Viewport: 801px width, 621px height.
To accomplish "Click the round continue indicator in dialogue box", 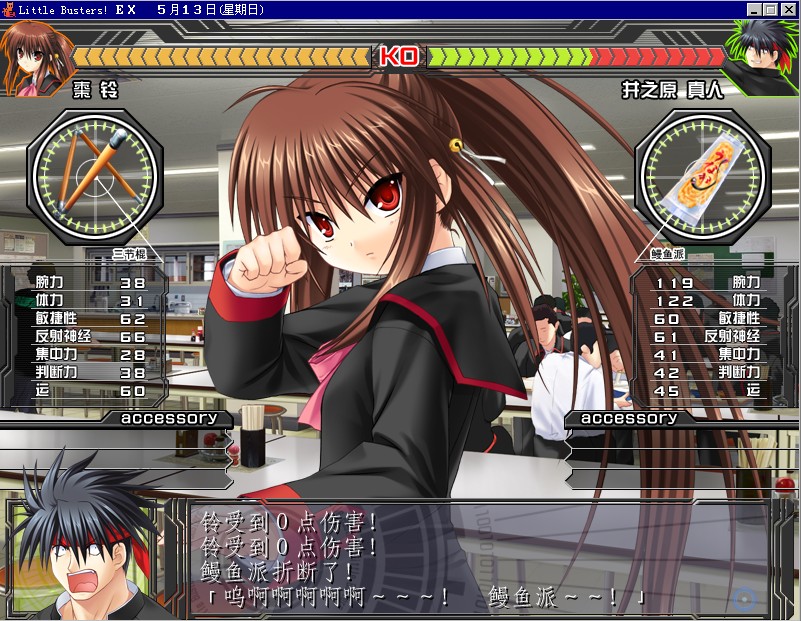I will [743, 599].
